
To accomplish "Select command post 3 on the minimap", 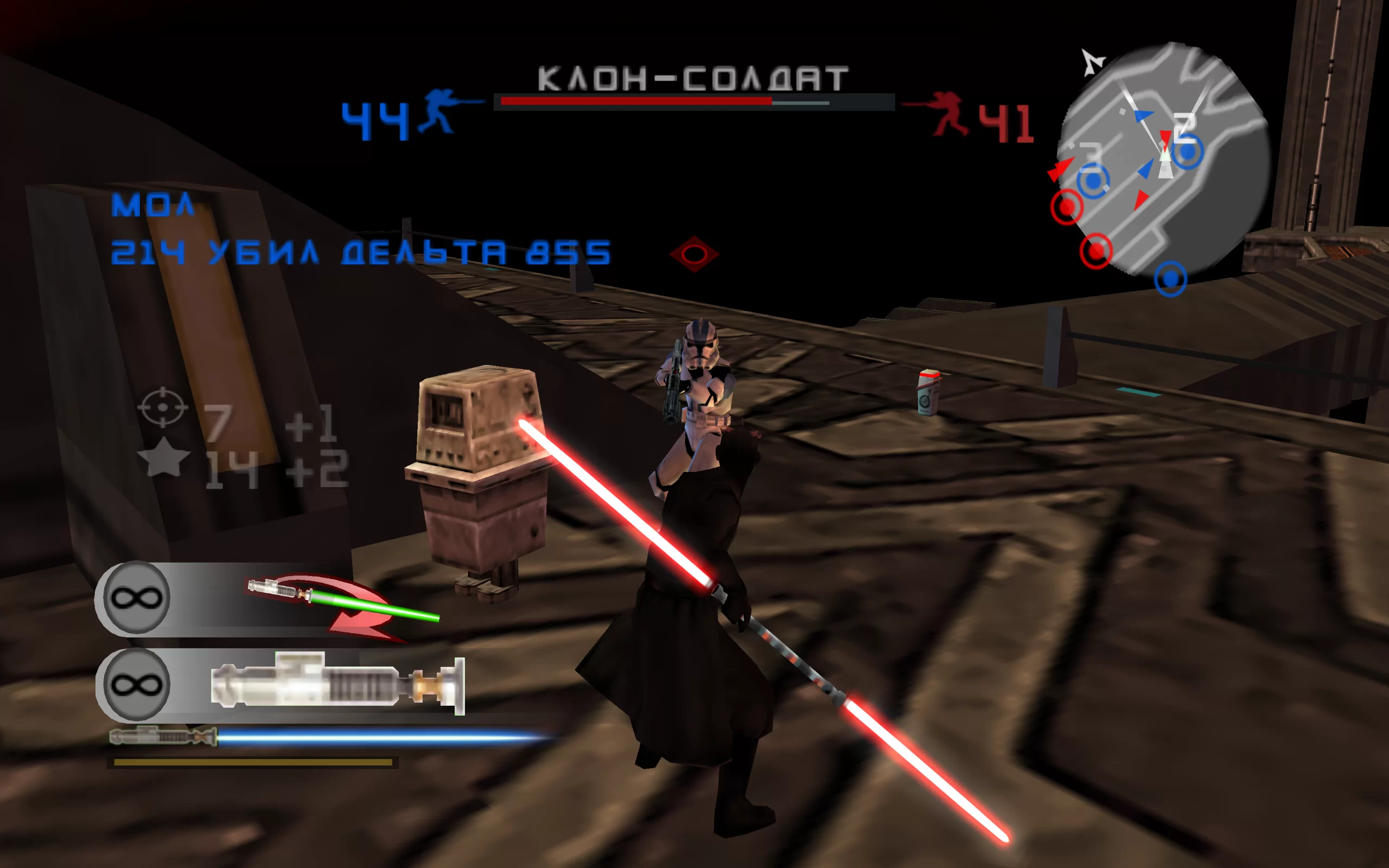I will click(x=1093, y=181).
